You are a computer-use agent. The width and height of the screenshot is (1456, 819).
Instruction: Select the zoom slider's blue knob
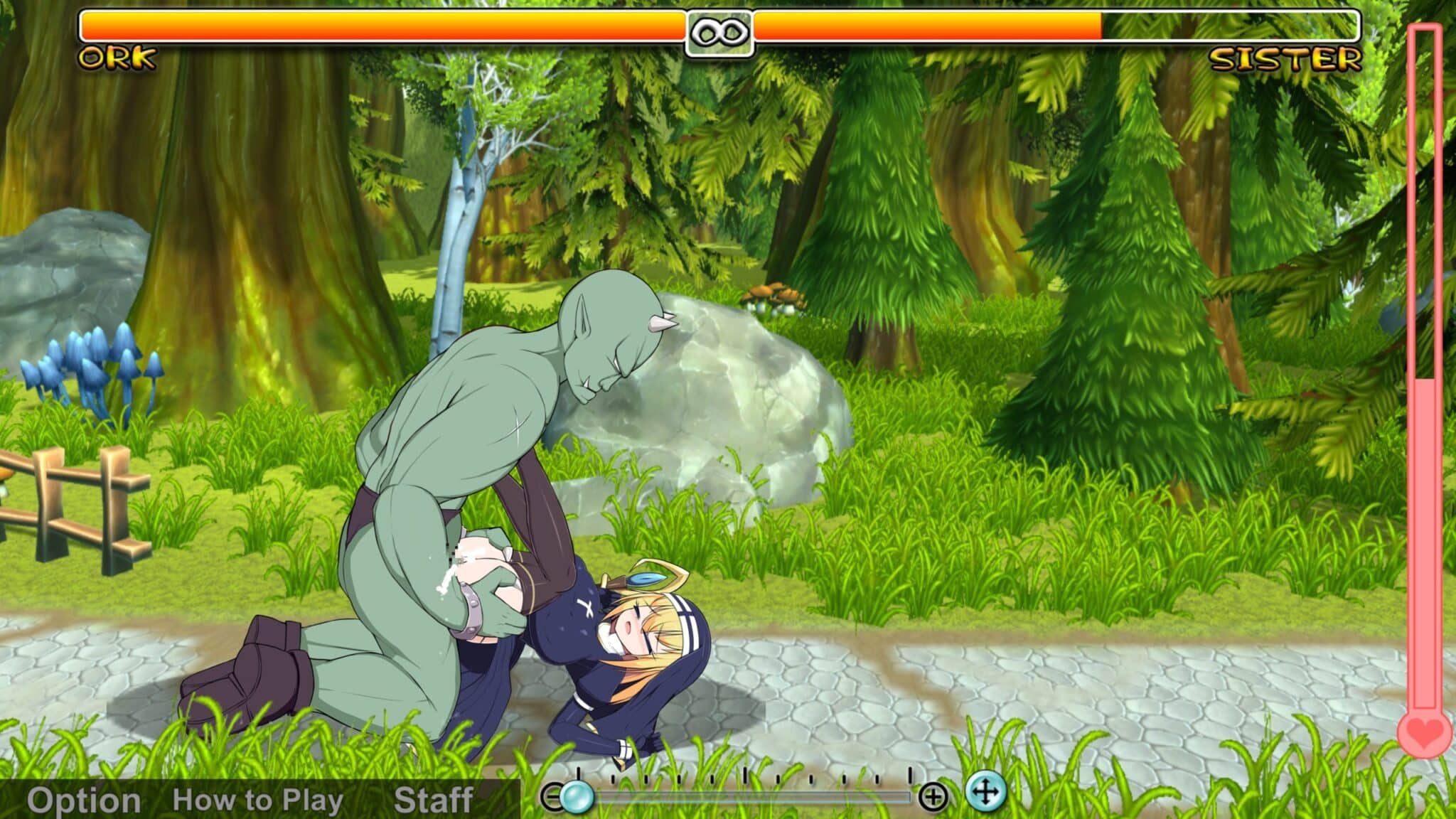tap(576, 797)
